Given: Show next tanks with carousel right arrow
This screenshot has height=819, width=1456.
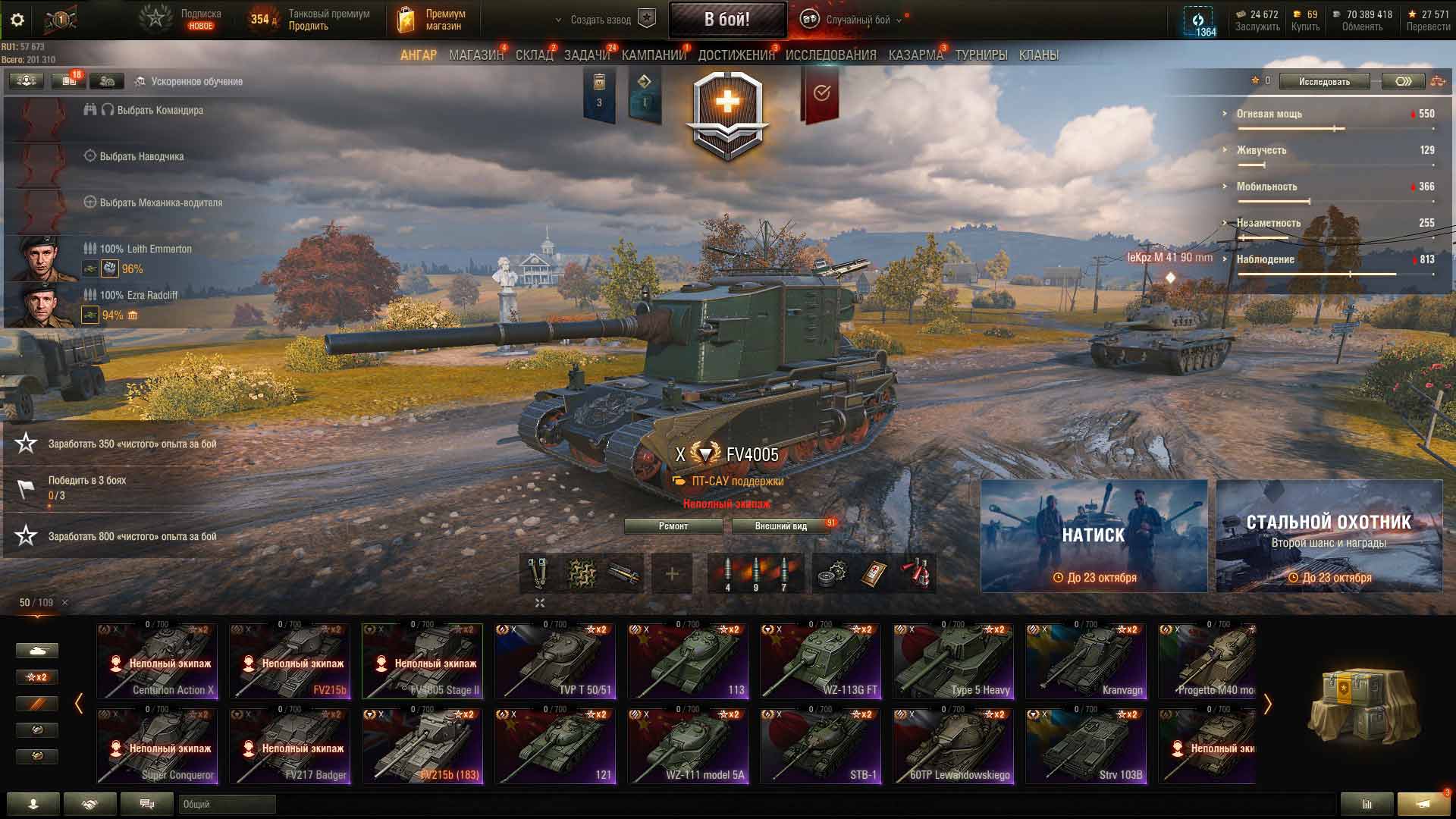Looking at the screenshot, I should (x=1267, y=704).
